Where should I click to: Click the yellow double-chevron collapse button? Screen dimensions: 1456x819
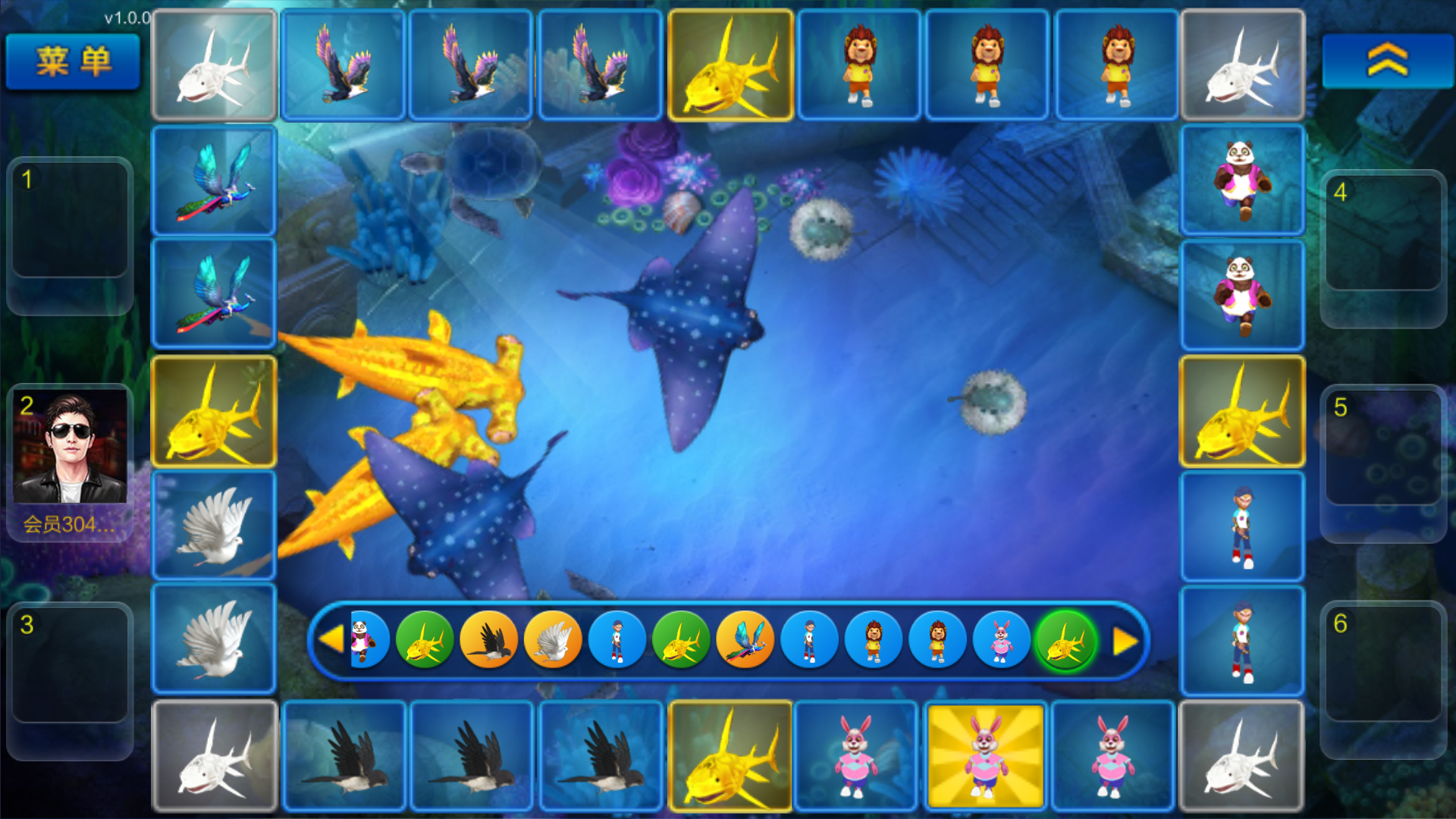(x=1387, y=61)
